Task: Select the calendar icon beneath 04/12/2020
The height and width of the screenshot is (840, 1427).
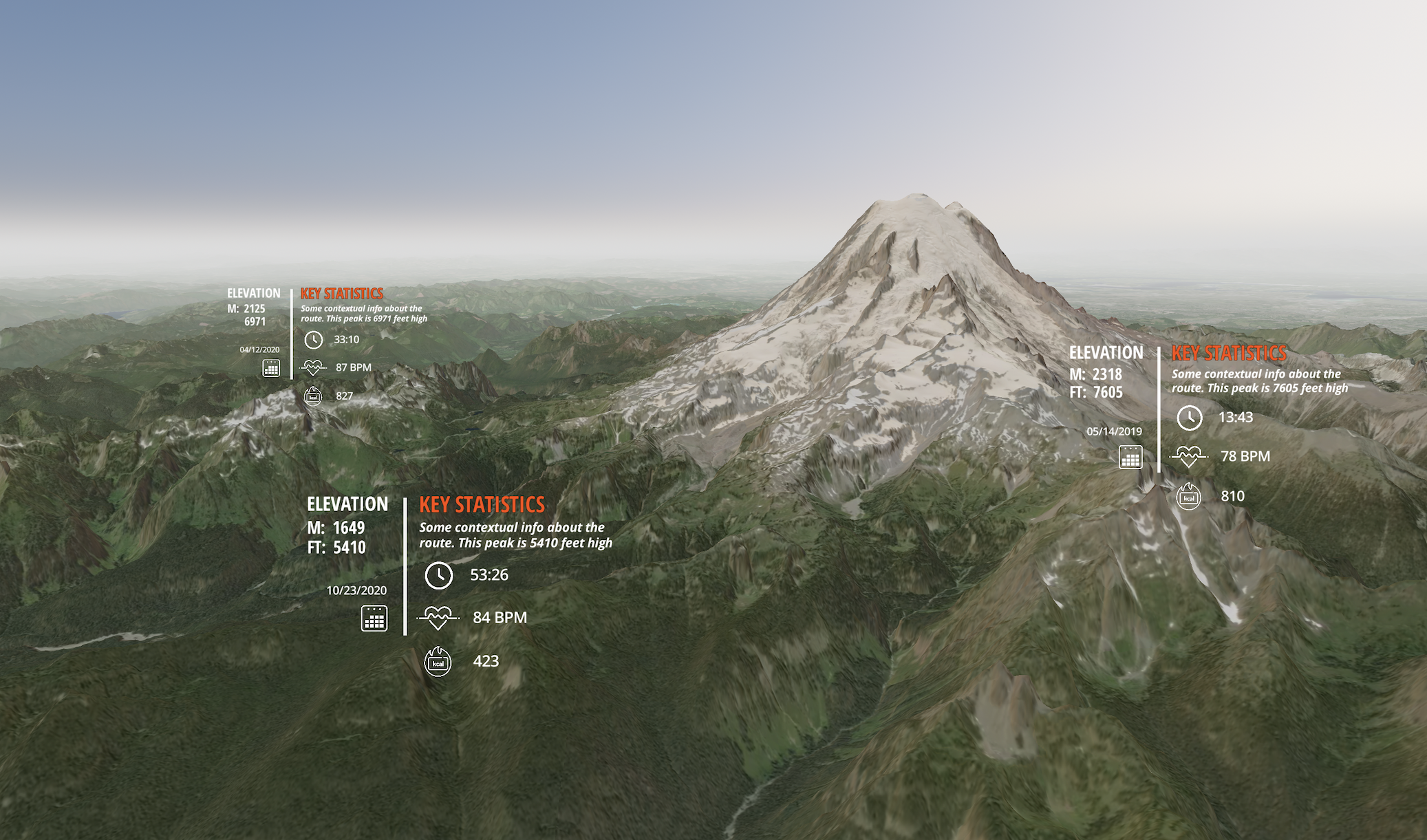Action: click(271, 368)
